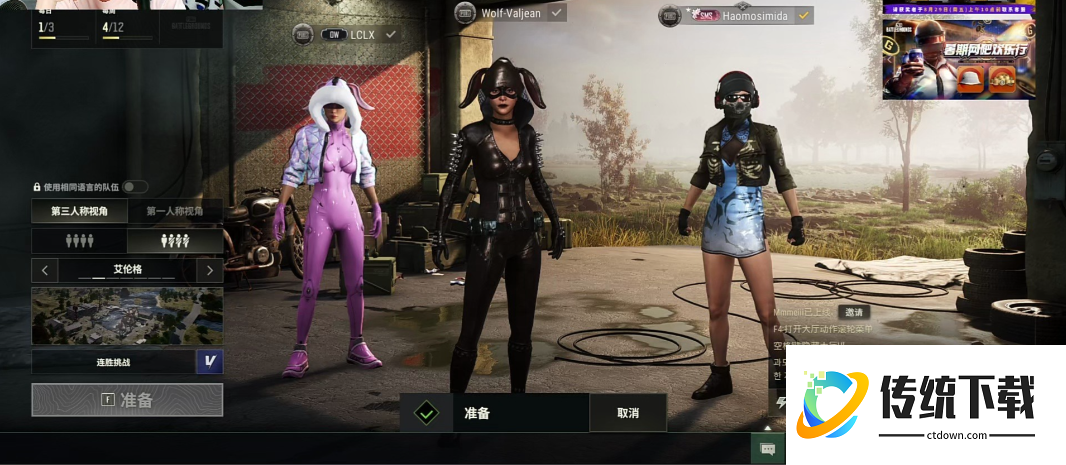
Task: Show the previous map with the left arrow
Action: (45, 270)
